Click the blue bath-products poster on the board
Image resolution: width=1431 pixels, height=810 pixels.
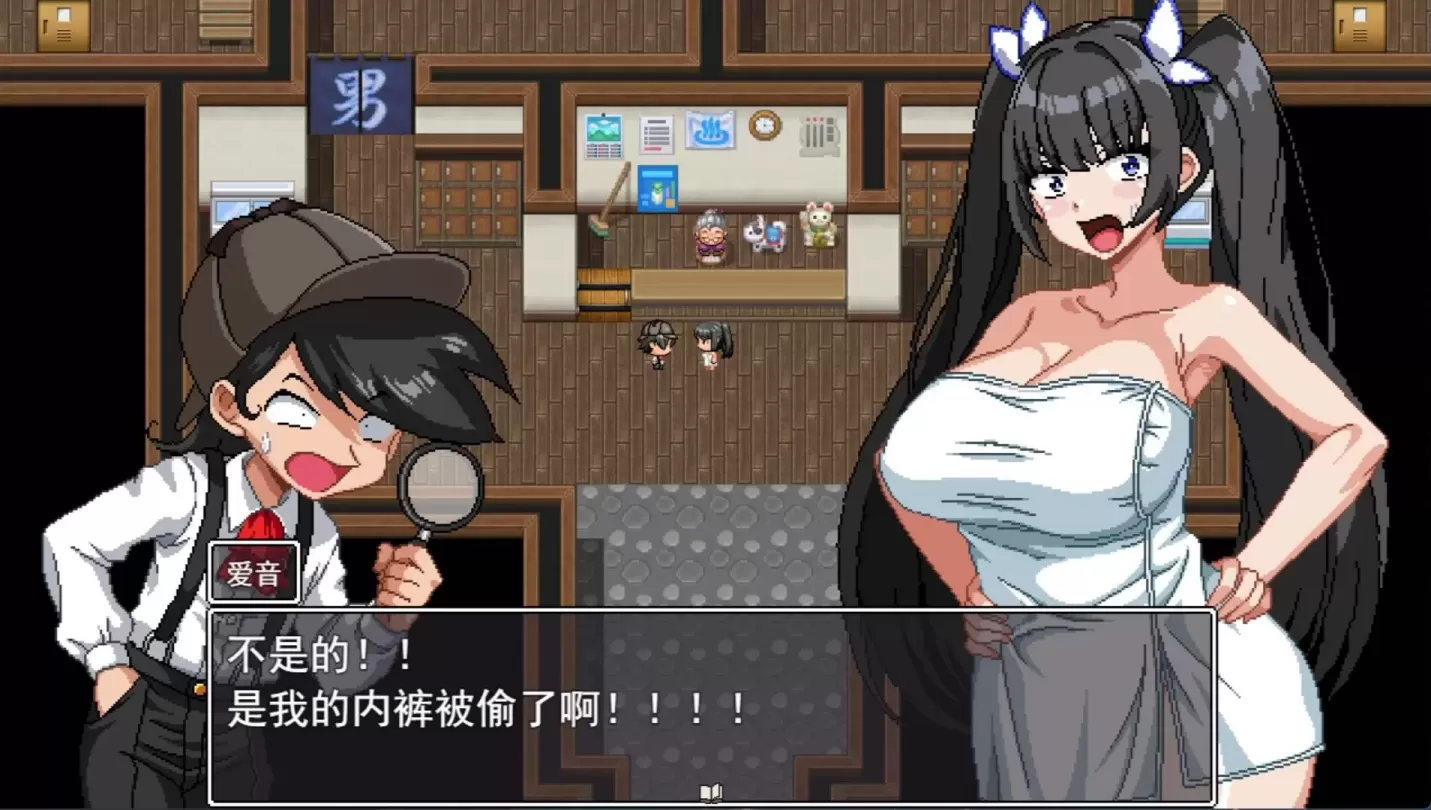pyautogui.click(x=658, y=190)
